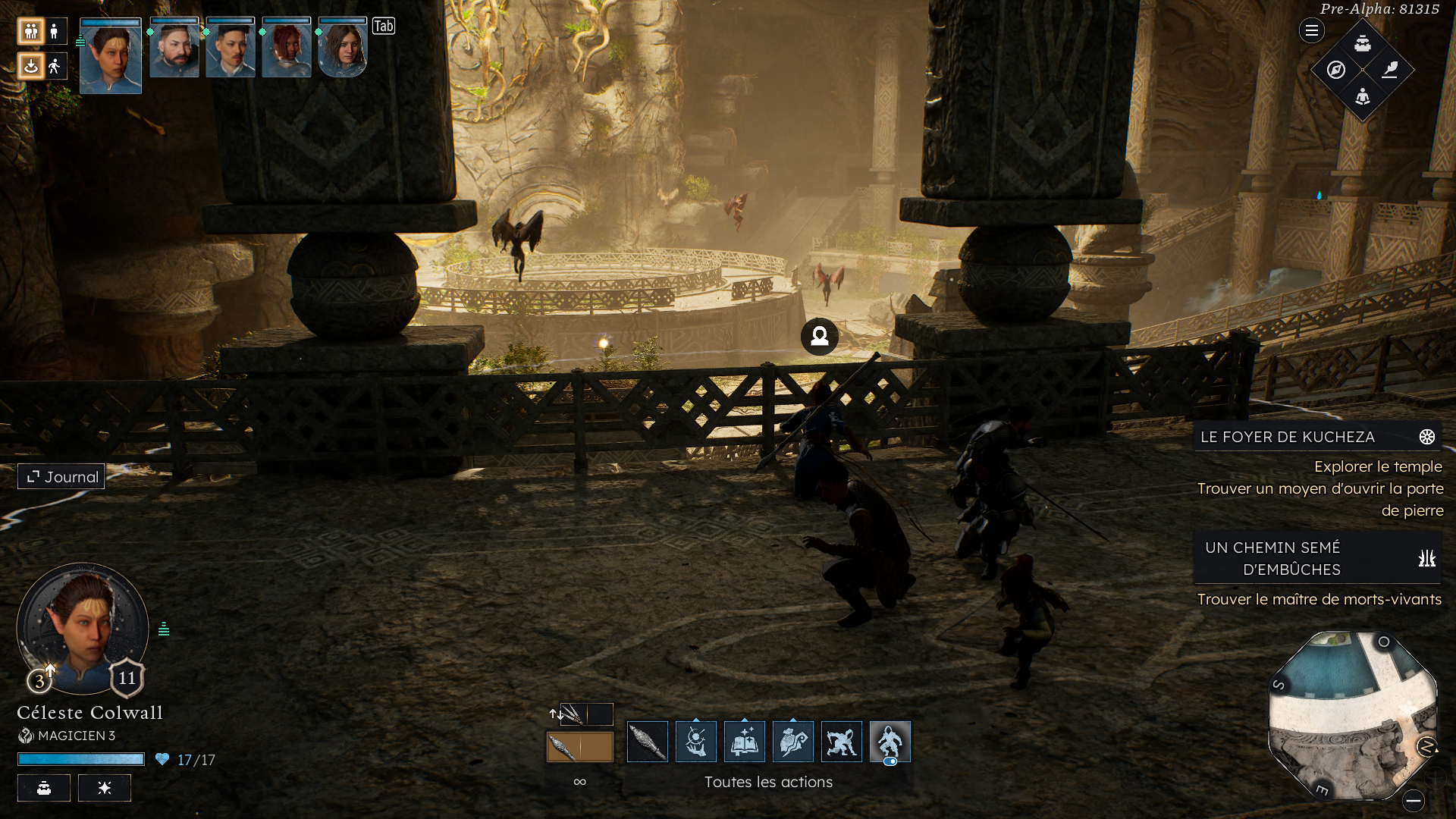Switch to single character control icon
This screenshot has height=819, width=1456.
[x=54, y=31]
